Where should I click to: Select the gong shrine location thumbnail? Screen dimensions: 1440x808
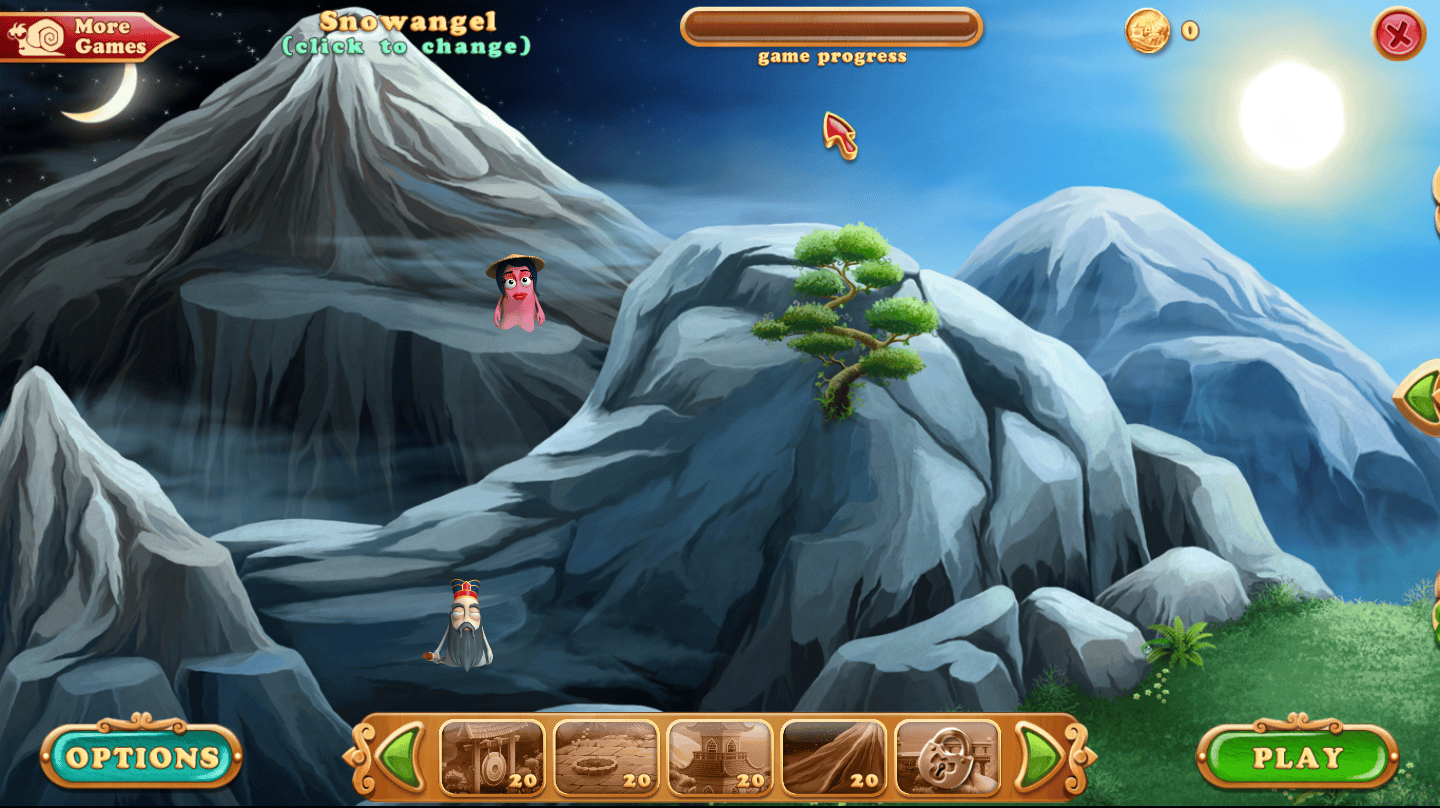click(492, 757)
